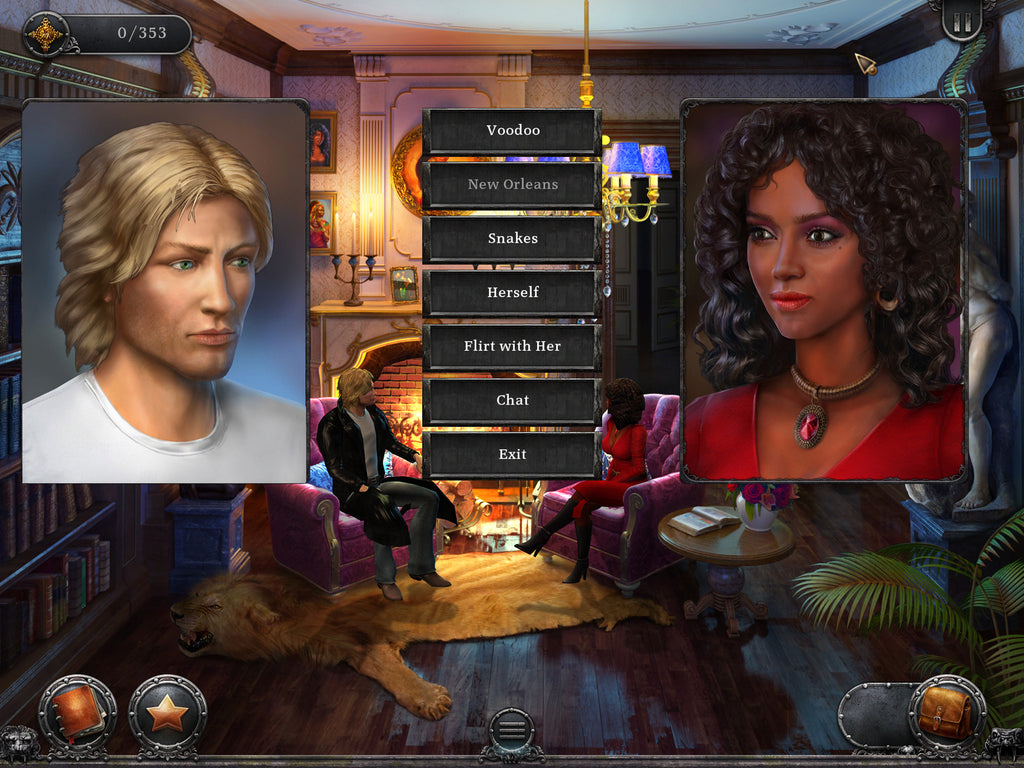Image resolution: width=1024 pixels, height=768 pixels.
Task: Click the gold compass emblem icon
Action: [44, 35]
